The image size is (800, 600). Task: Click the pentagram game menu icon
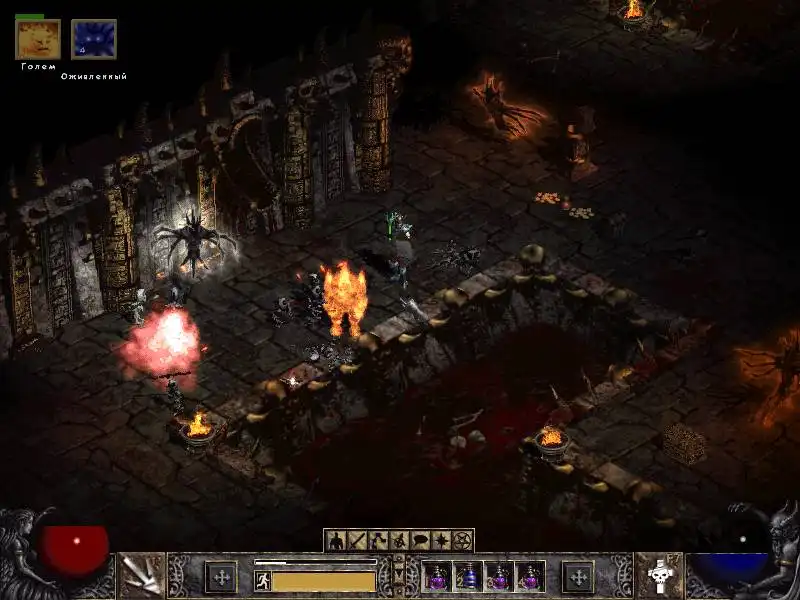coord(462,541)
